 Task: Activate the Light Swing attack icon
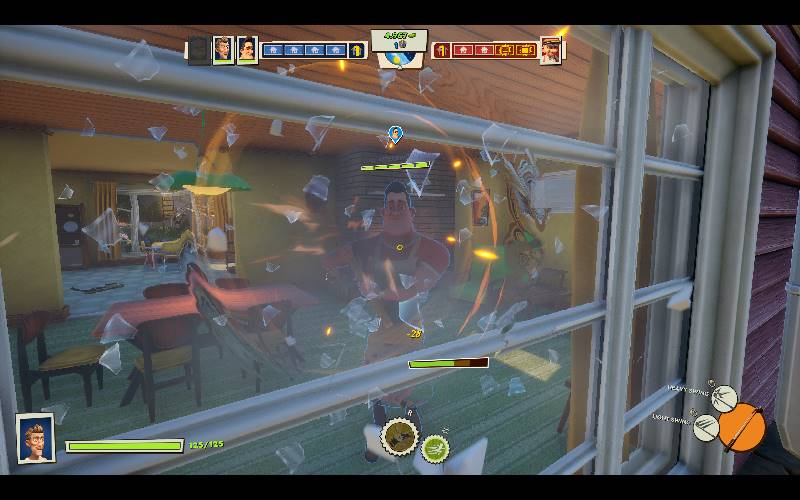706,428
